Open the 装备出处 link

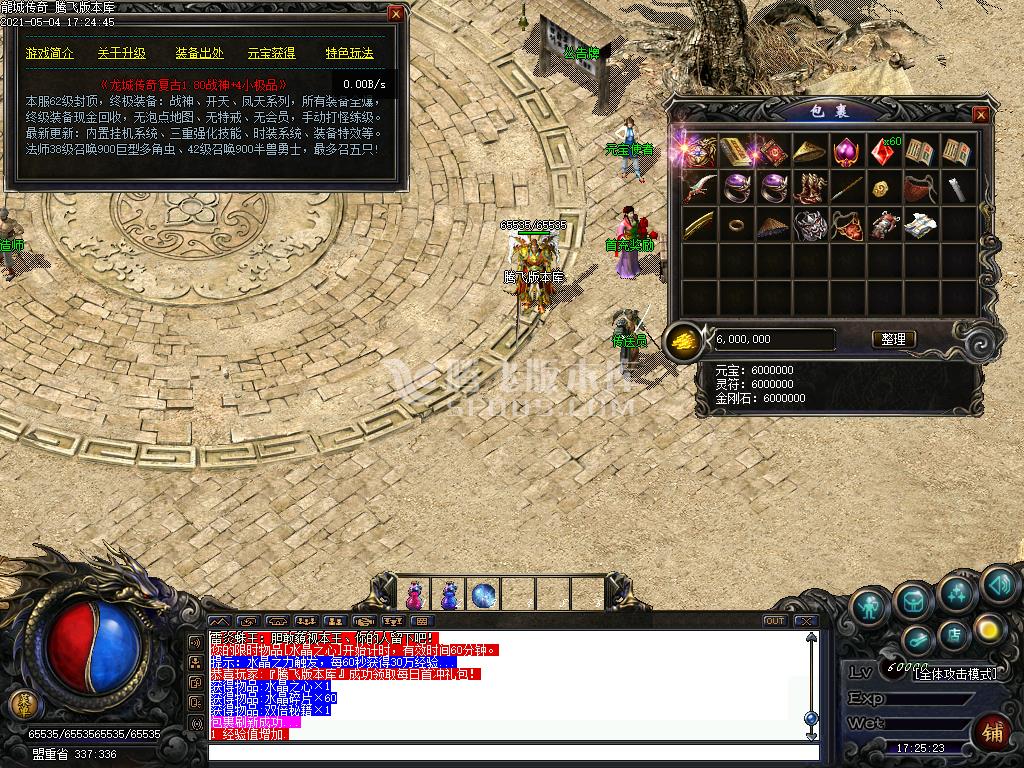[x=199, y=53]
